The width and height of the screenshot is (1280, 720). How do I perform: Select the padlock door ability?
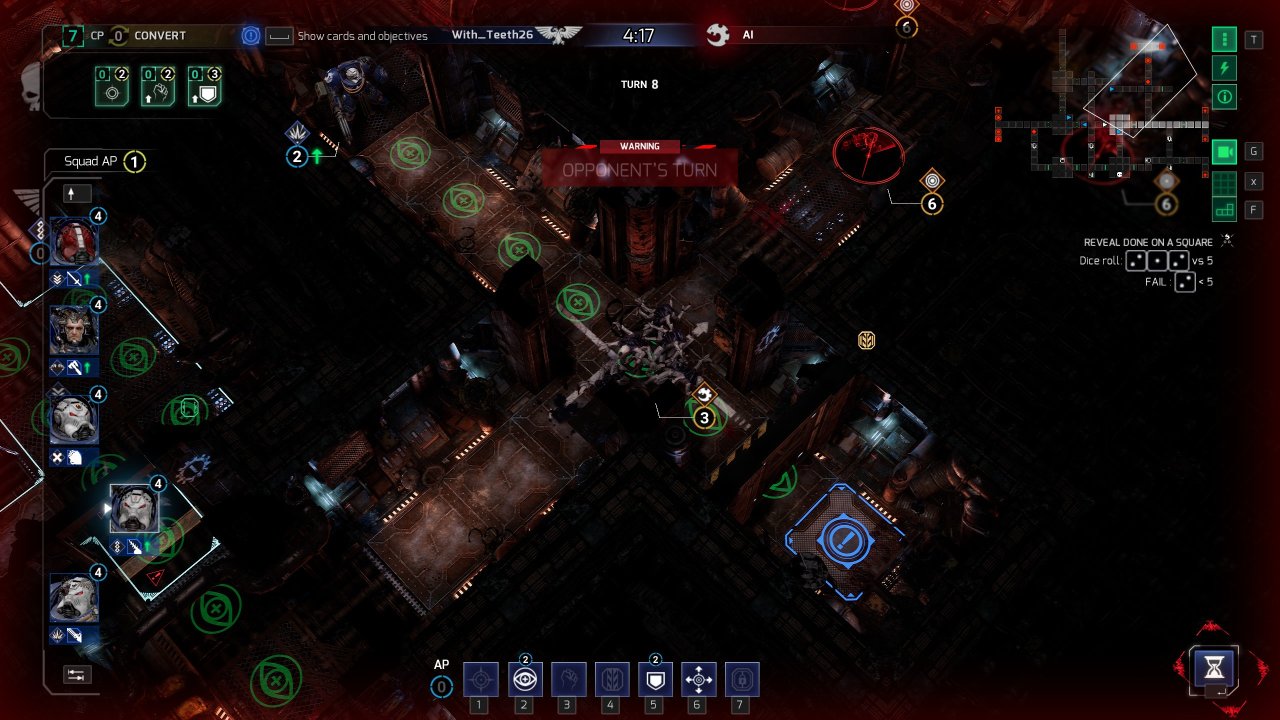tap(741, 680)
